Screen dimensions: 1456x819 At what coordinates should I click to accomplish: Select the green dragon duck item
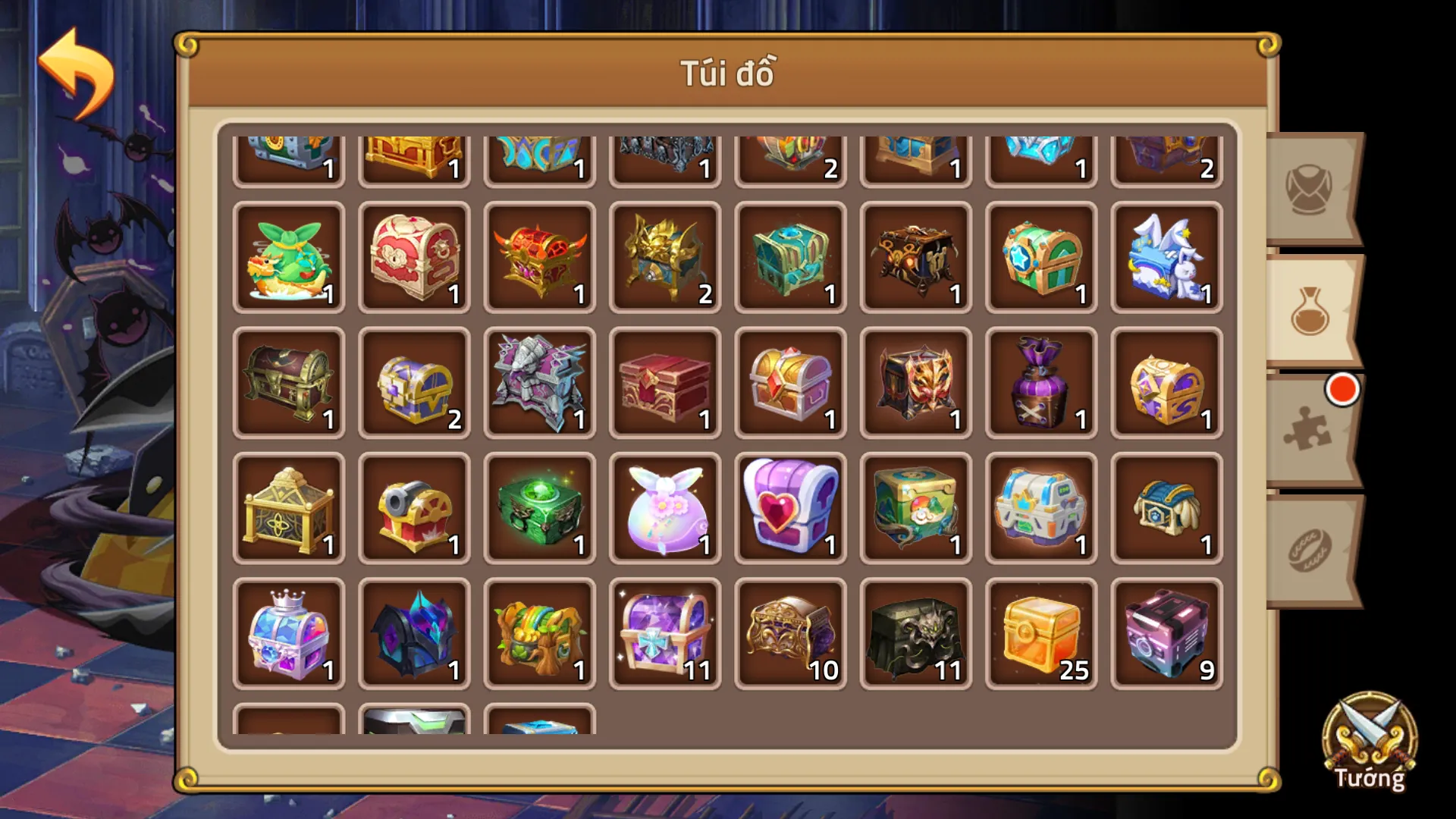tap(288, 258)
